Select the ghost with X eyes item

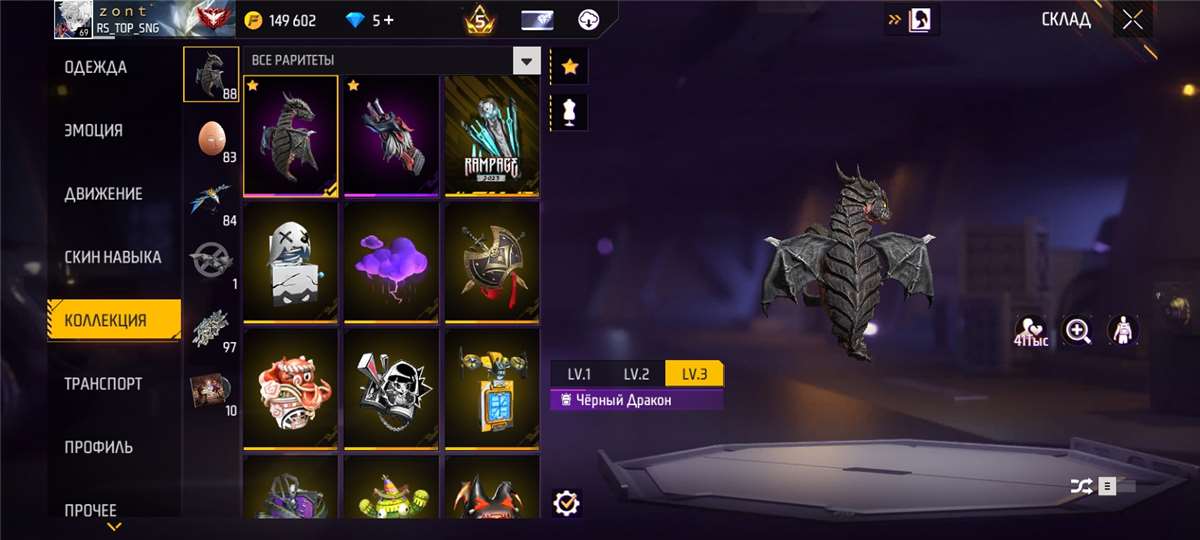[x=291, y=261]
